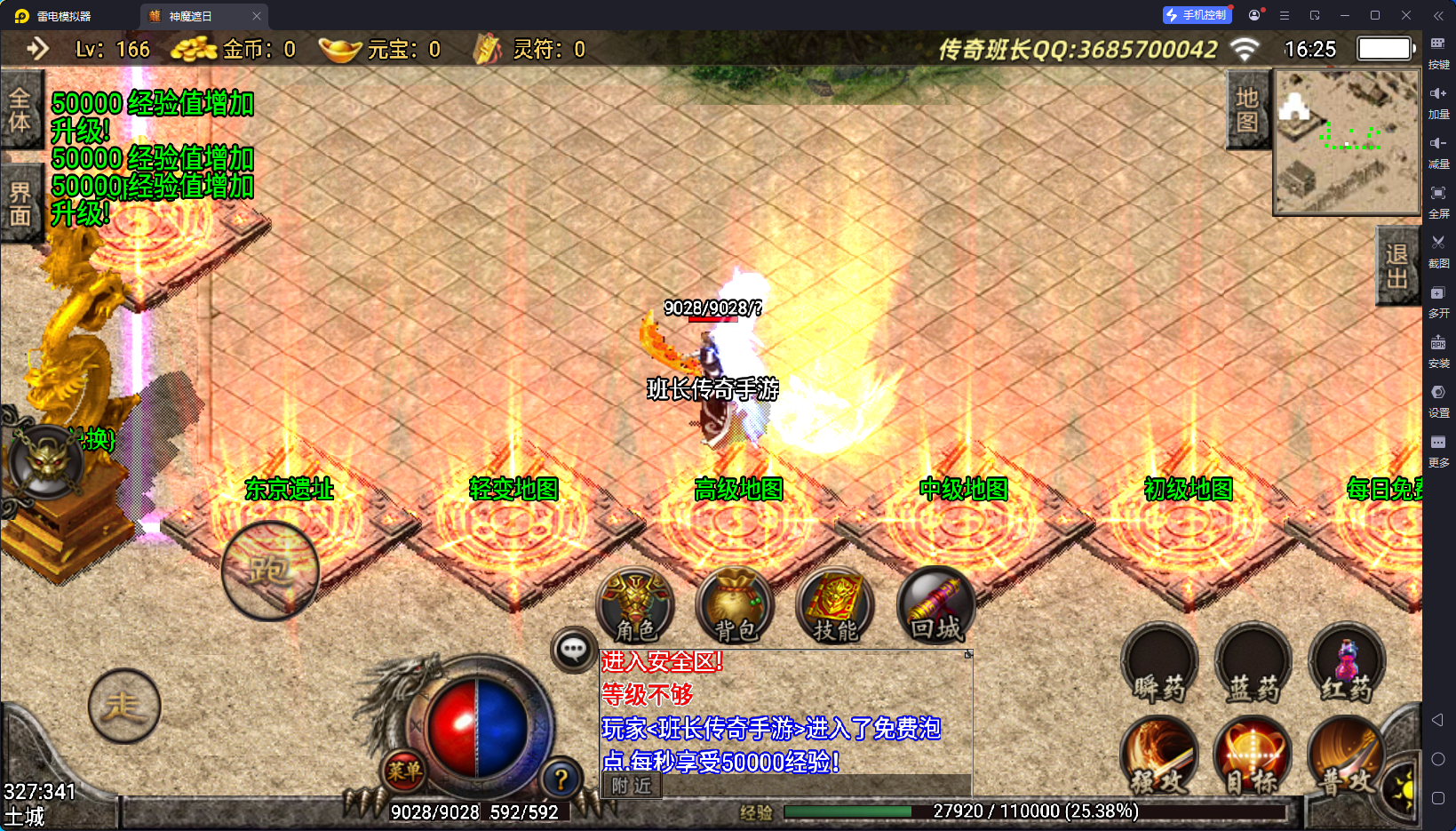Open the question mark help button
The image size is (1456, 831).
tap(561, 779)
